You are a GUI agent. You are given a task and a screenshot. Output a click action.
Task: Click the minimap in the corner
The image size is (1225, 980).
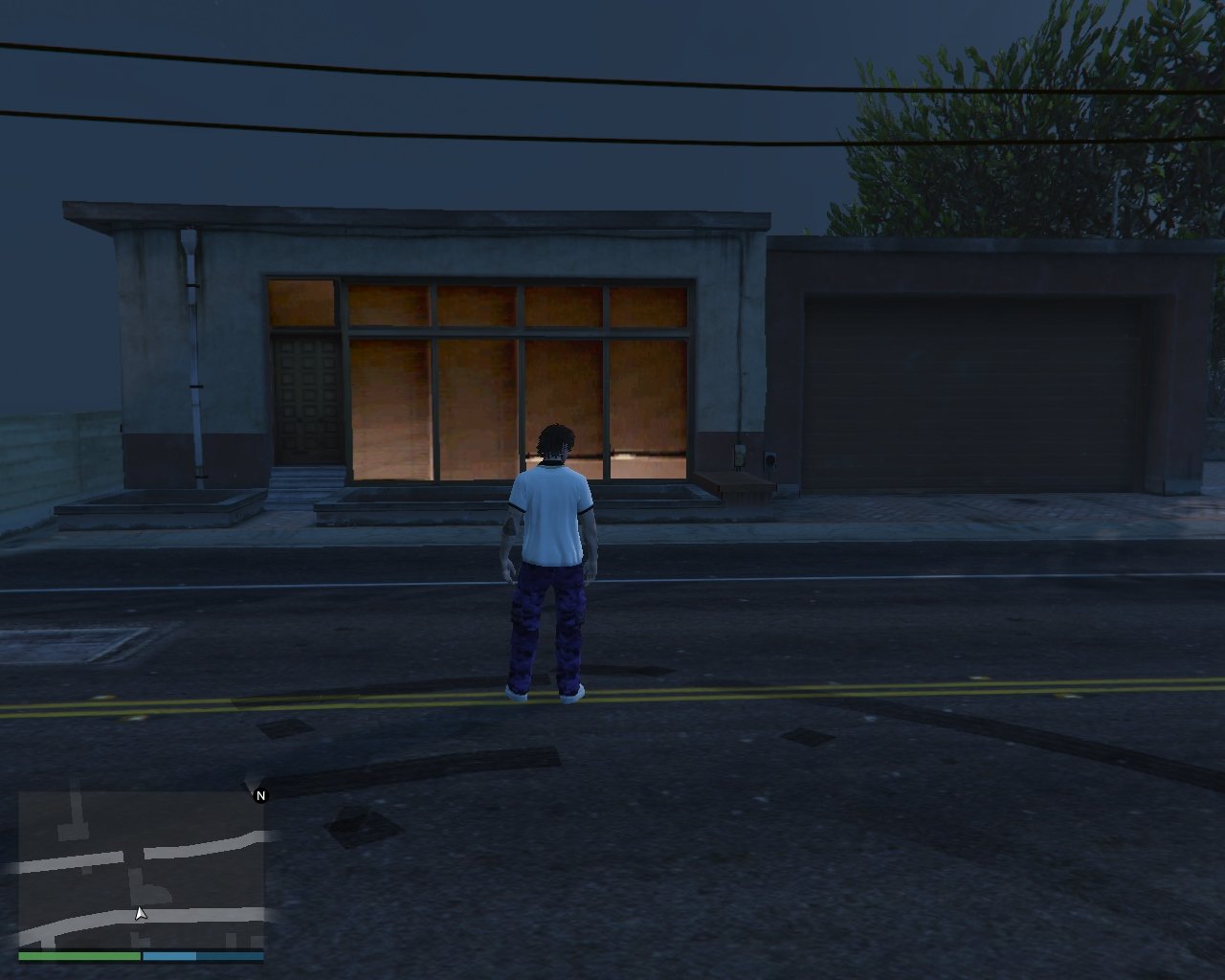[141, 869]
